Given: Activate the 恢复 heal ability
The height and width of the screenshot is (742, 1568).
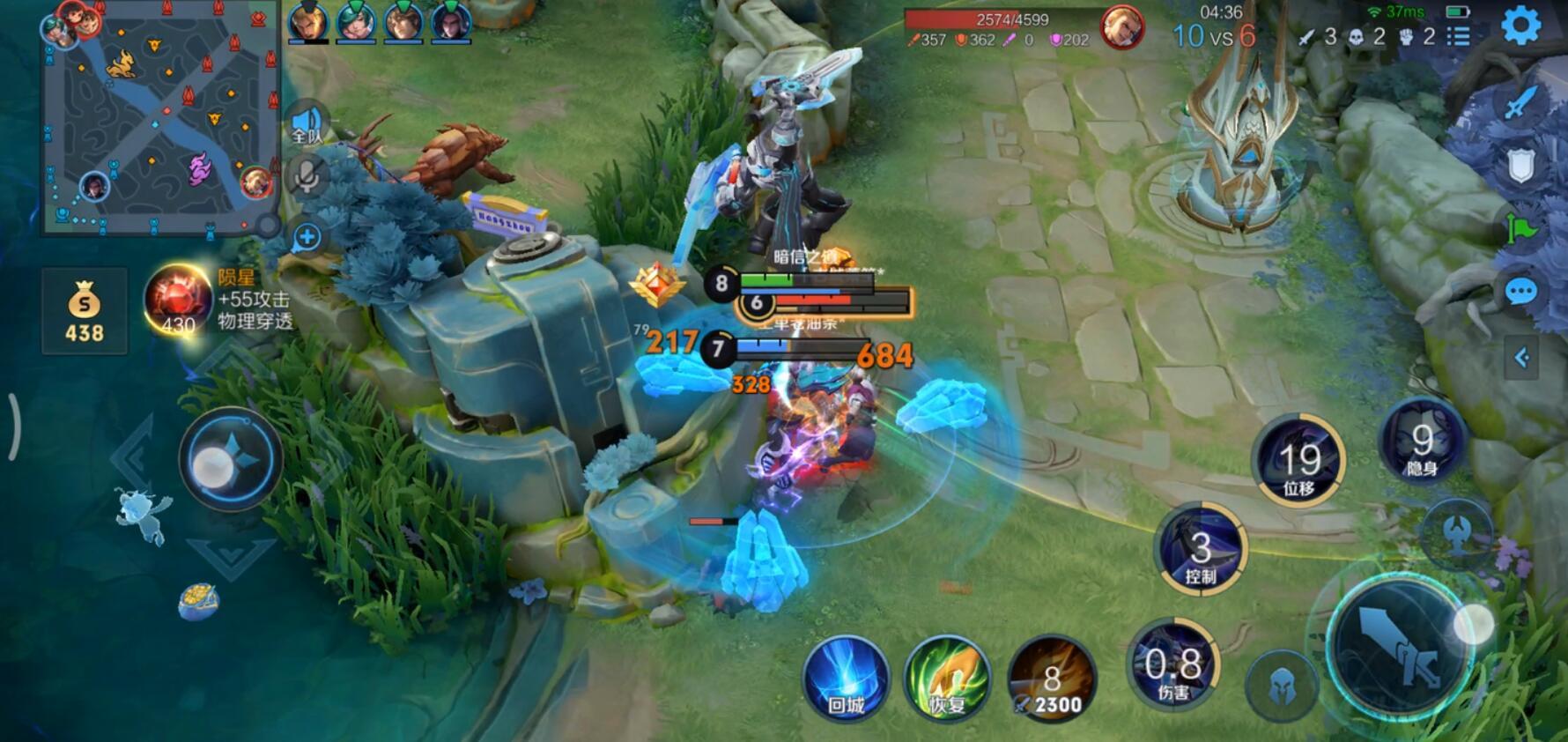Looking at the screenshot, I should pyautogui.click(x=948, y=679).
